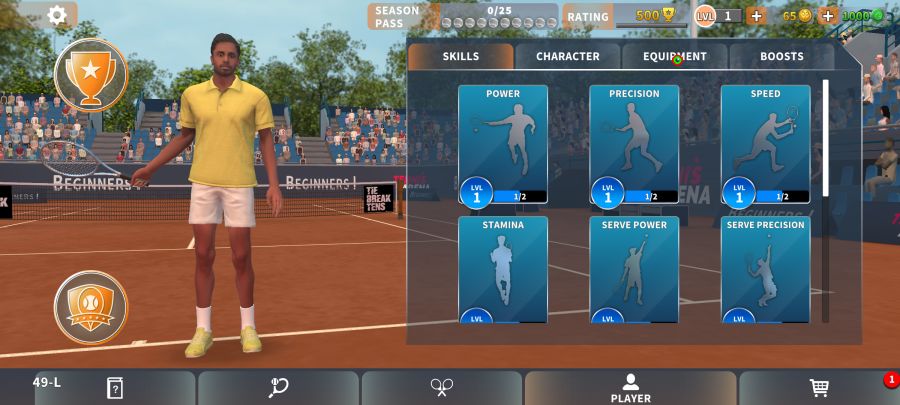Choose the Serve Precision skill card

tap(765, 270)
